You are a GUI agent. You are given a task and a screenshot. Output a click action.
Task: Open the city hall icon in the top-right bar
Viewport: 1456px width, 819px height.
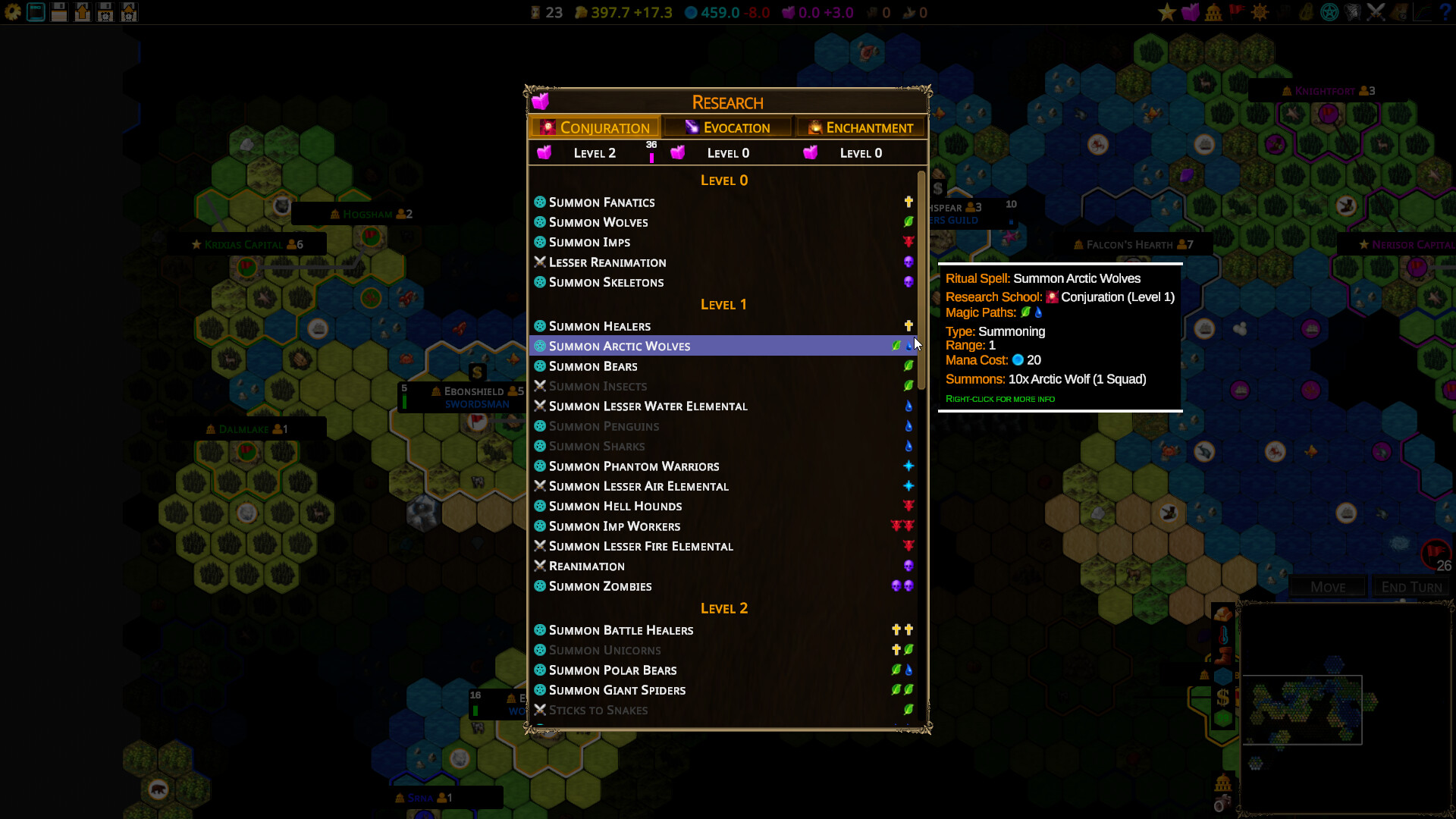coord(1214,12)
